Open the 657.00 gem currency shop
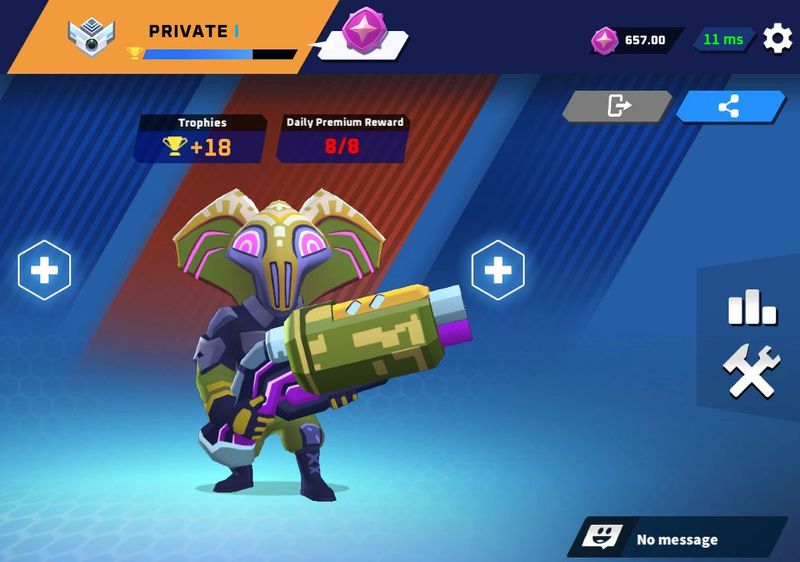 coord(635,40)
